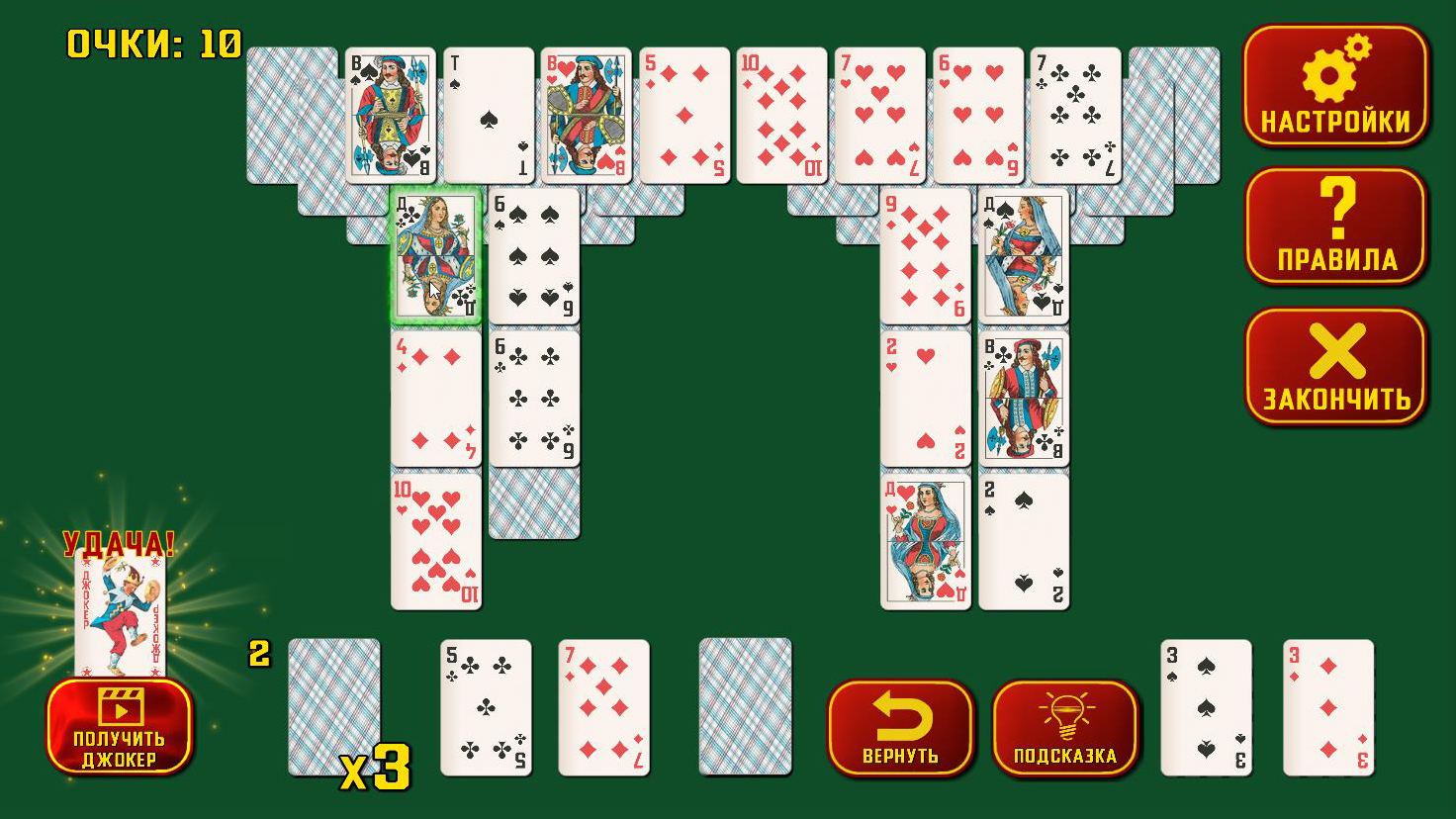Click the question mark ПРАВИЛА icon
This screenshot has height=819, width=1456.
click(x=1336, y=206)
